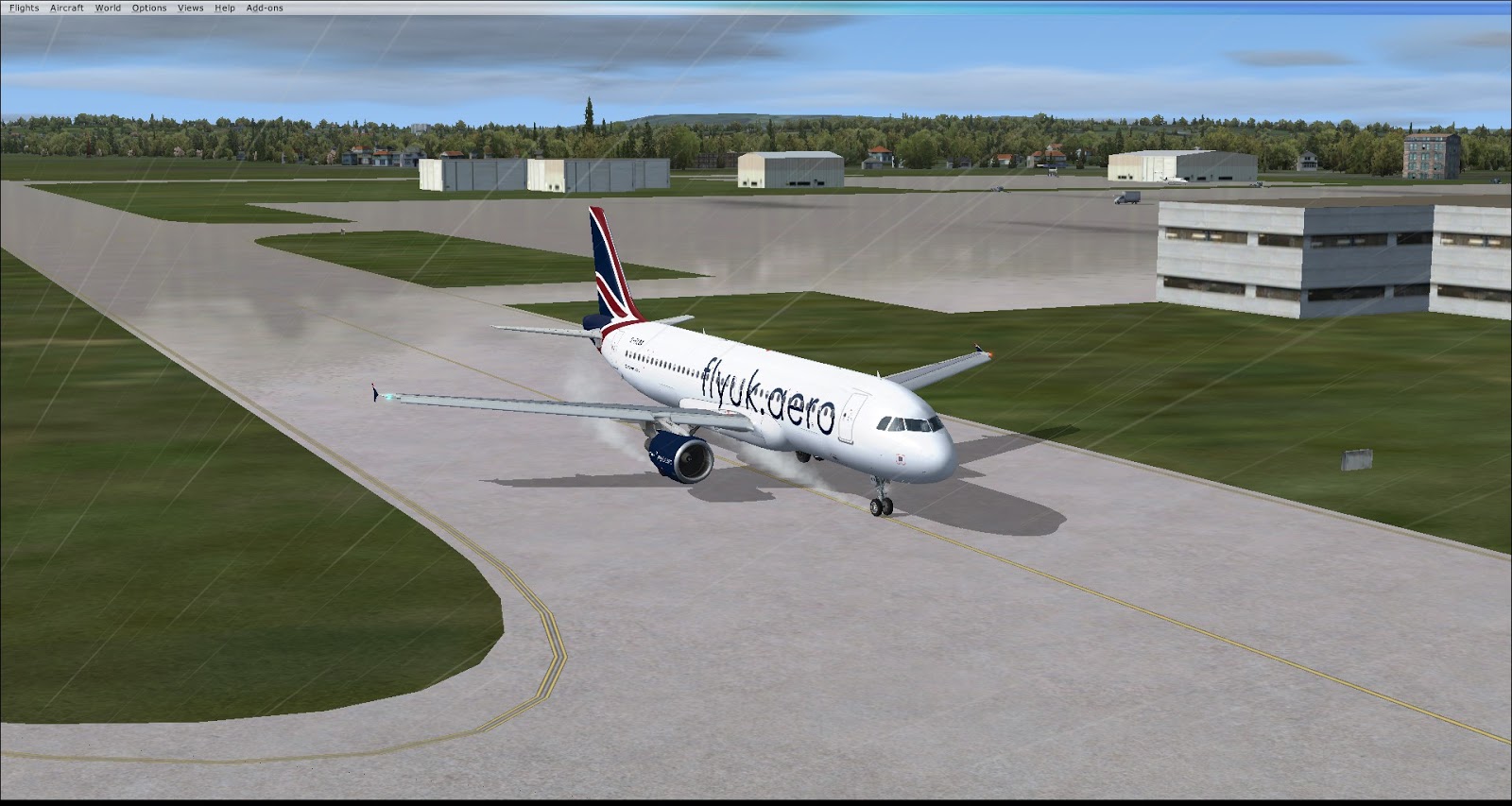Open the Flights menu
1512x806 pixels.
pyautogui.click(x=25, y=8)
